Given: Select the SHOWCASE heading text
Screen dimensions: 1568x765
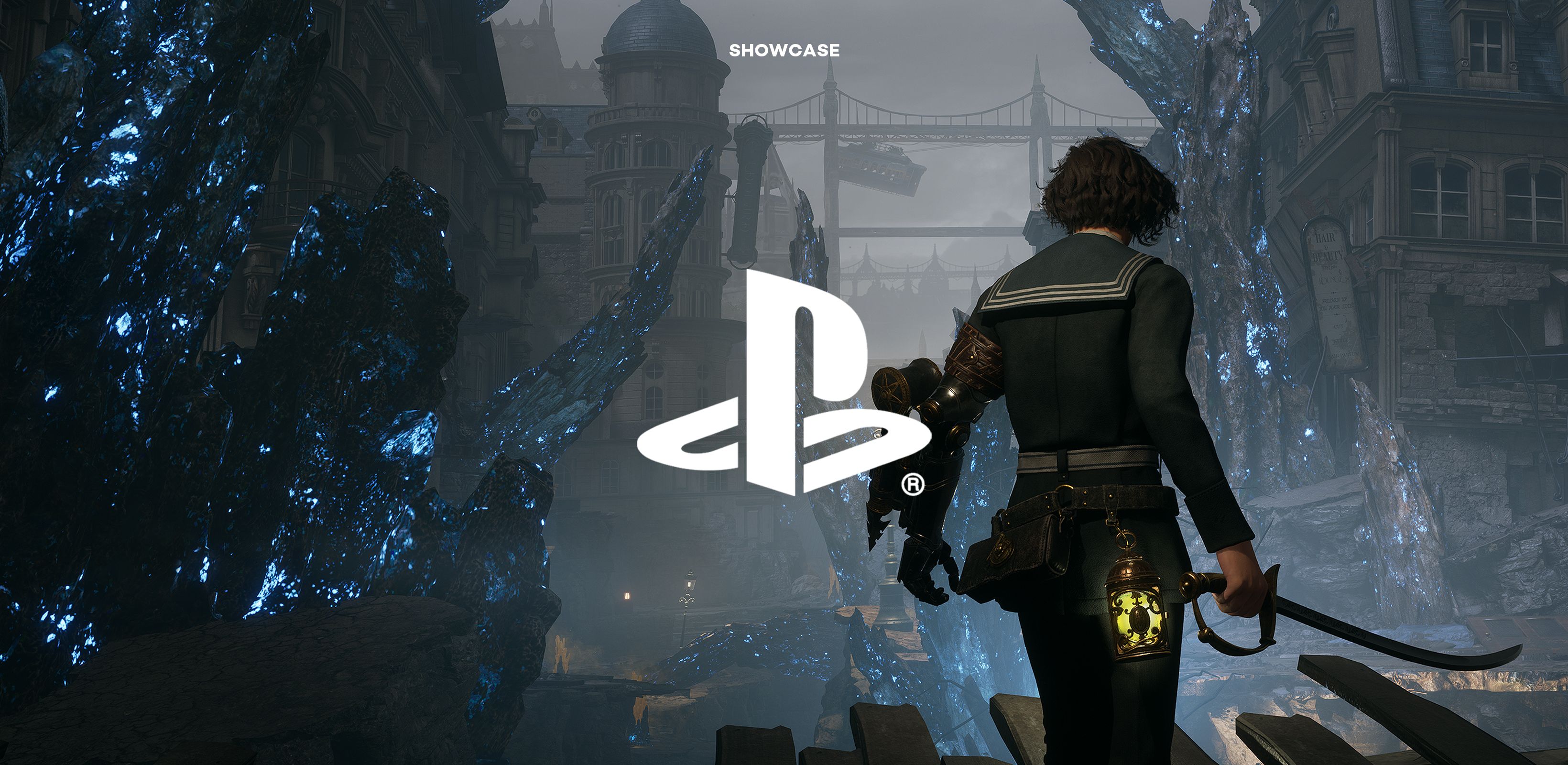Looking at the screenshot, I should click(784, 51).
